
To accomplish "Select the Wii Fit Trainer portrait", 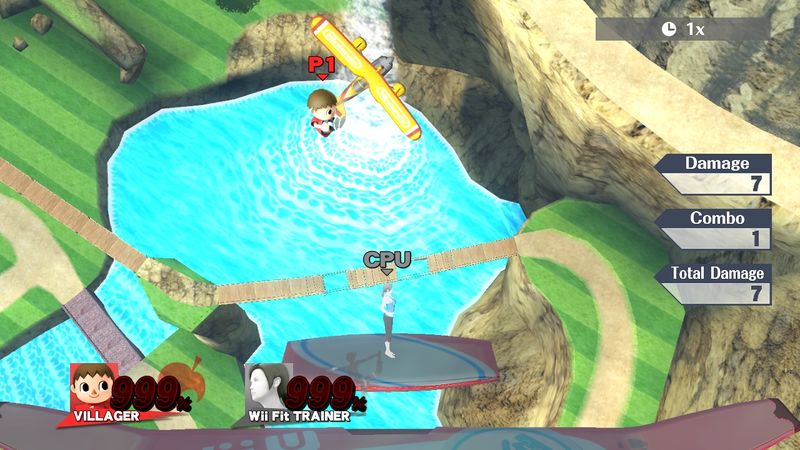I will [x=266, y=385].
